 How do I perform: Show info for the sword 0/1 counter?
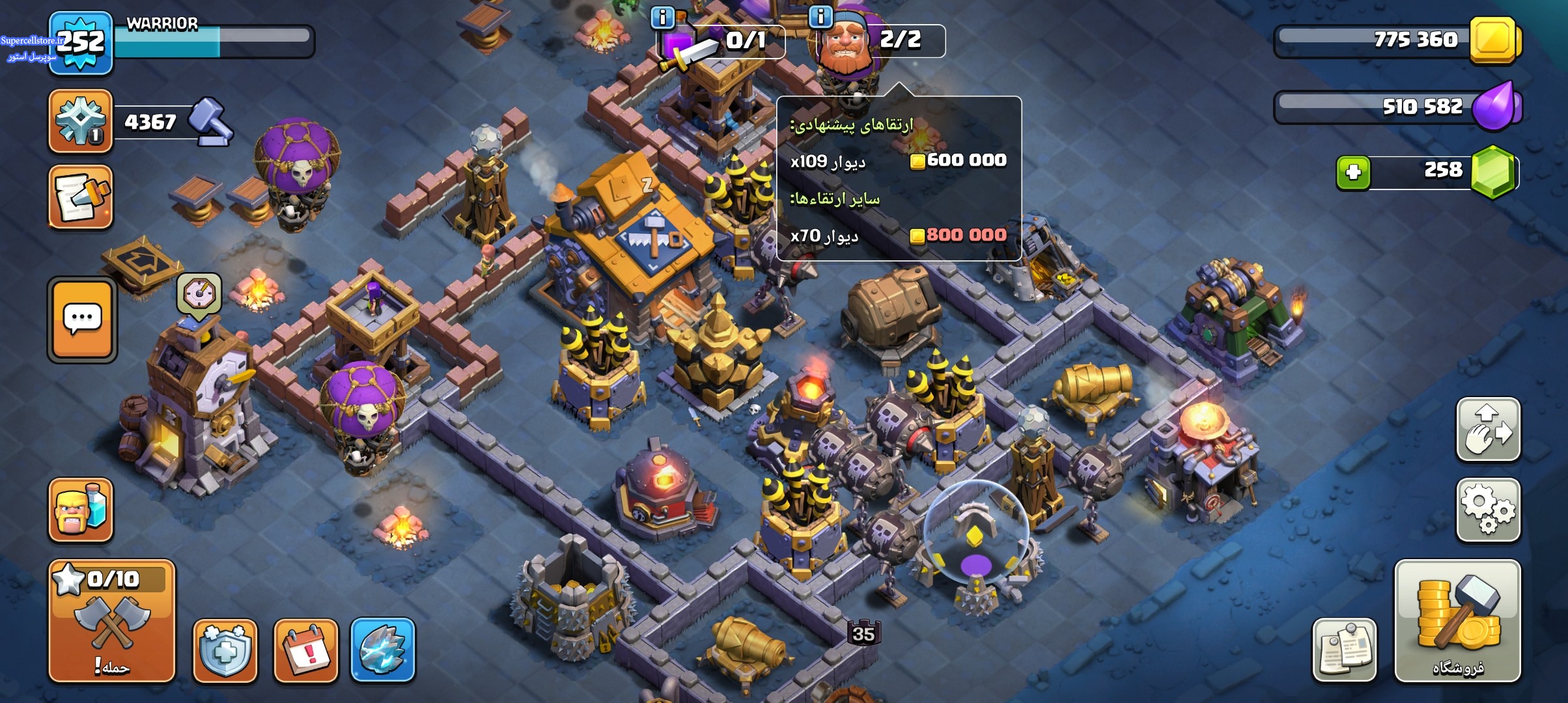(663, 17)
